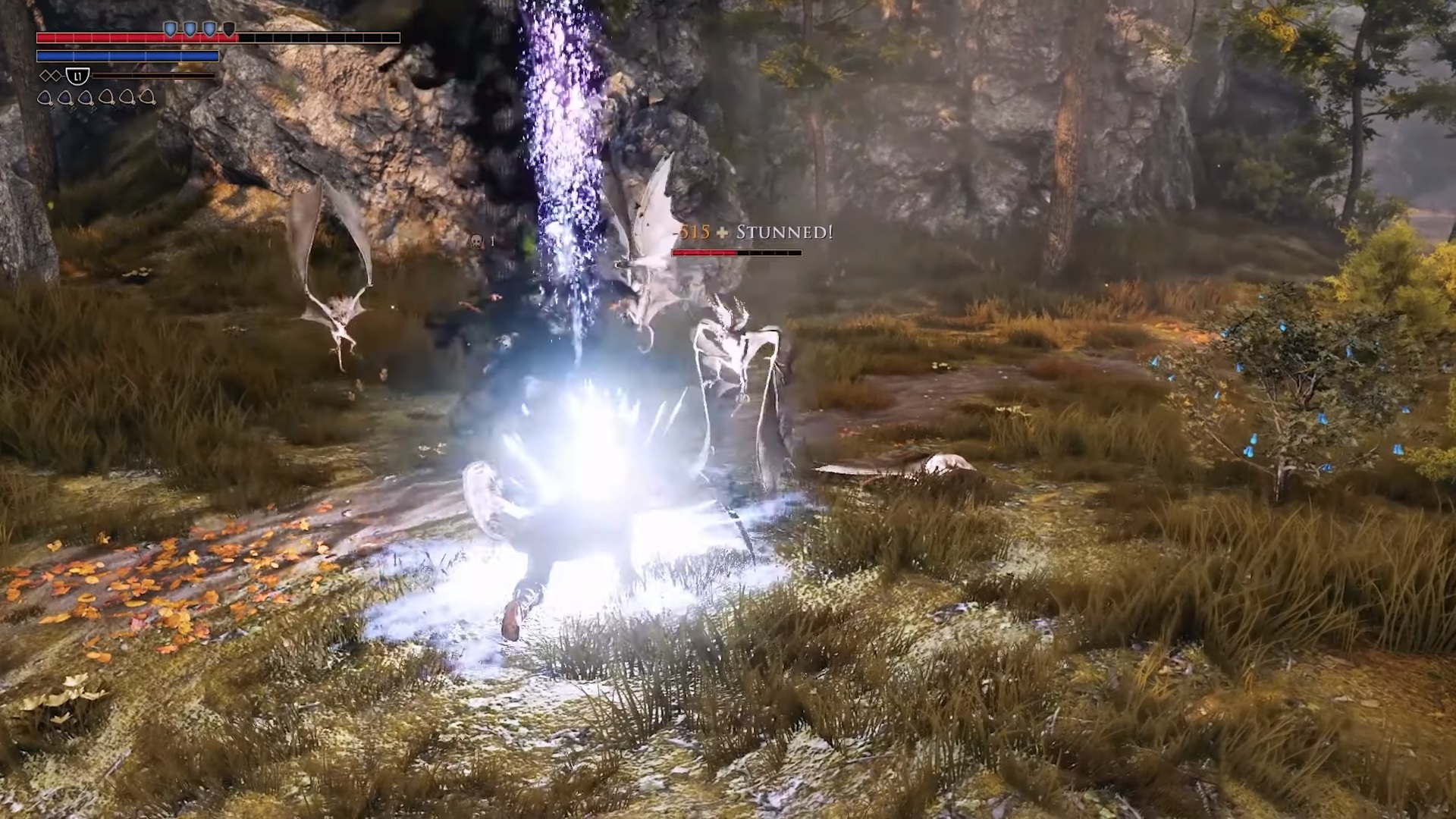Click the leftmost diamond ammo icon
1456x819 pixels.
click(x=45, y=74)
